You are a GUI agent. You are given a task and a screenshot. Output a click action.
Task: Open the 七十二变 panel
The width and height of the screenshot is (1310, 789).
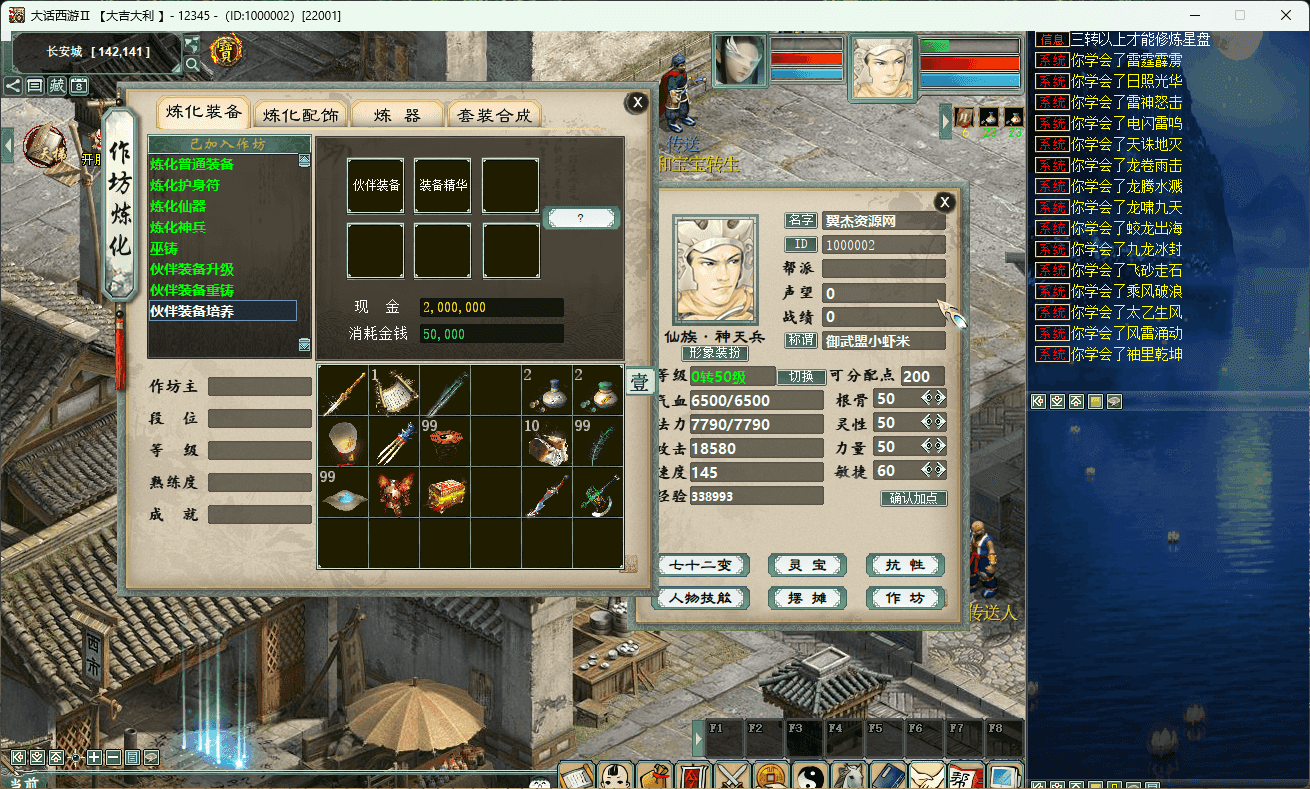702,565
